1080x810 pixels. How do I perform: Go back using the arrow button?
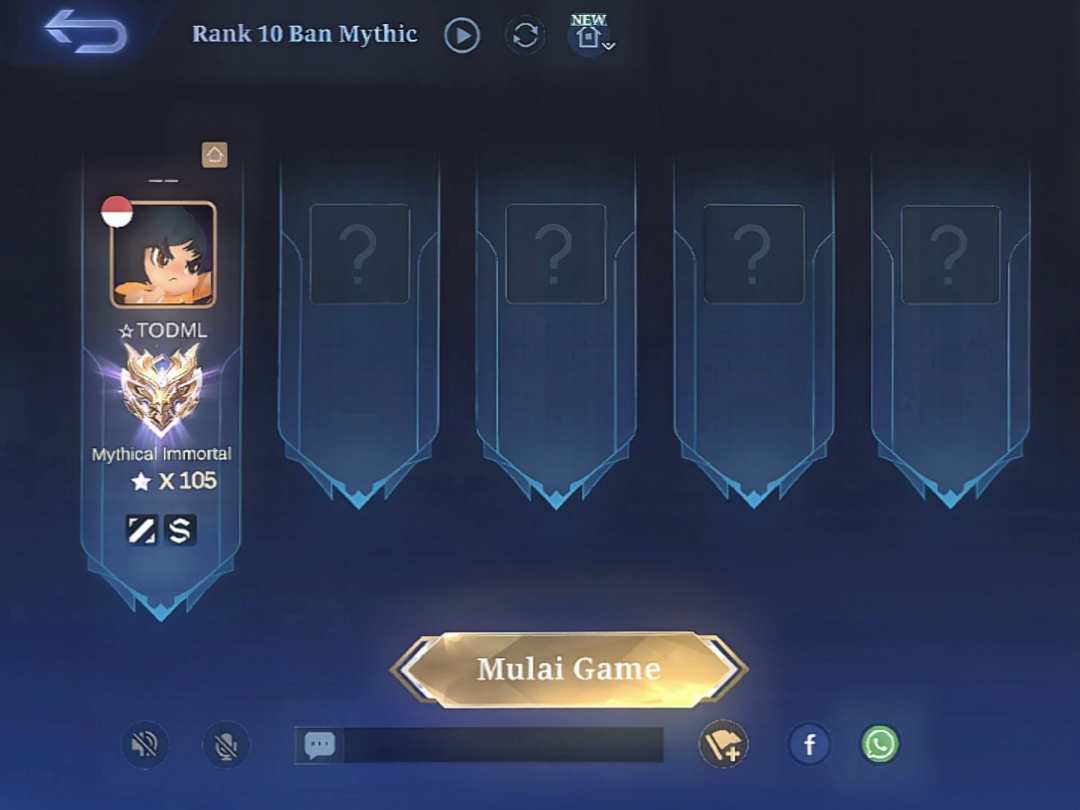86,32
